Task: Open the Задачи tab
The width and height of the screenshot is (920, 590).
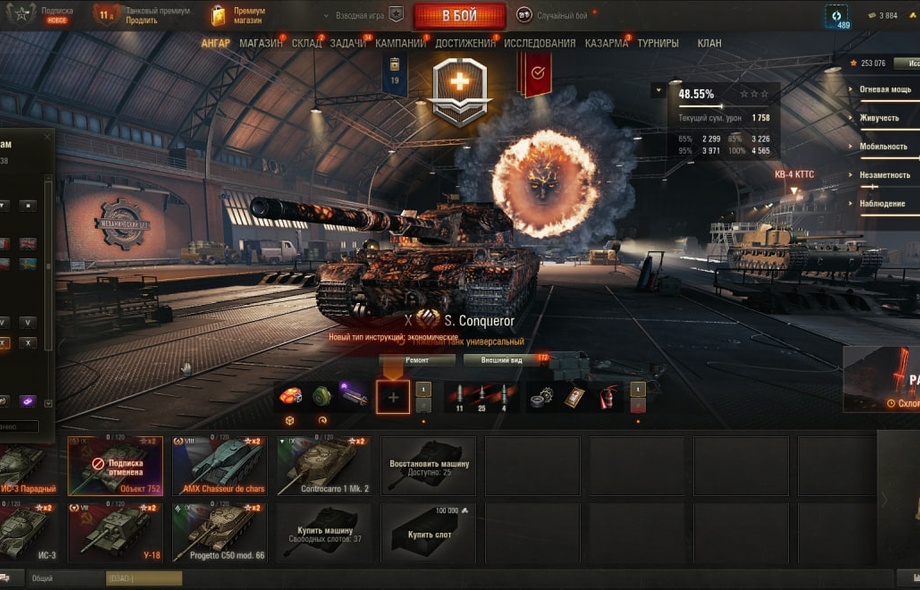Action: (x=347, y=43)
